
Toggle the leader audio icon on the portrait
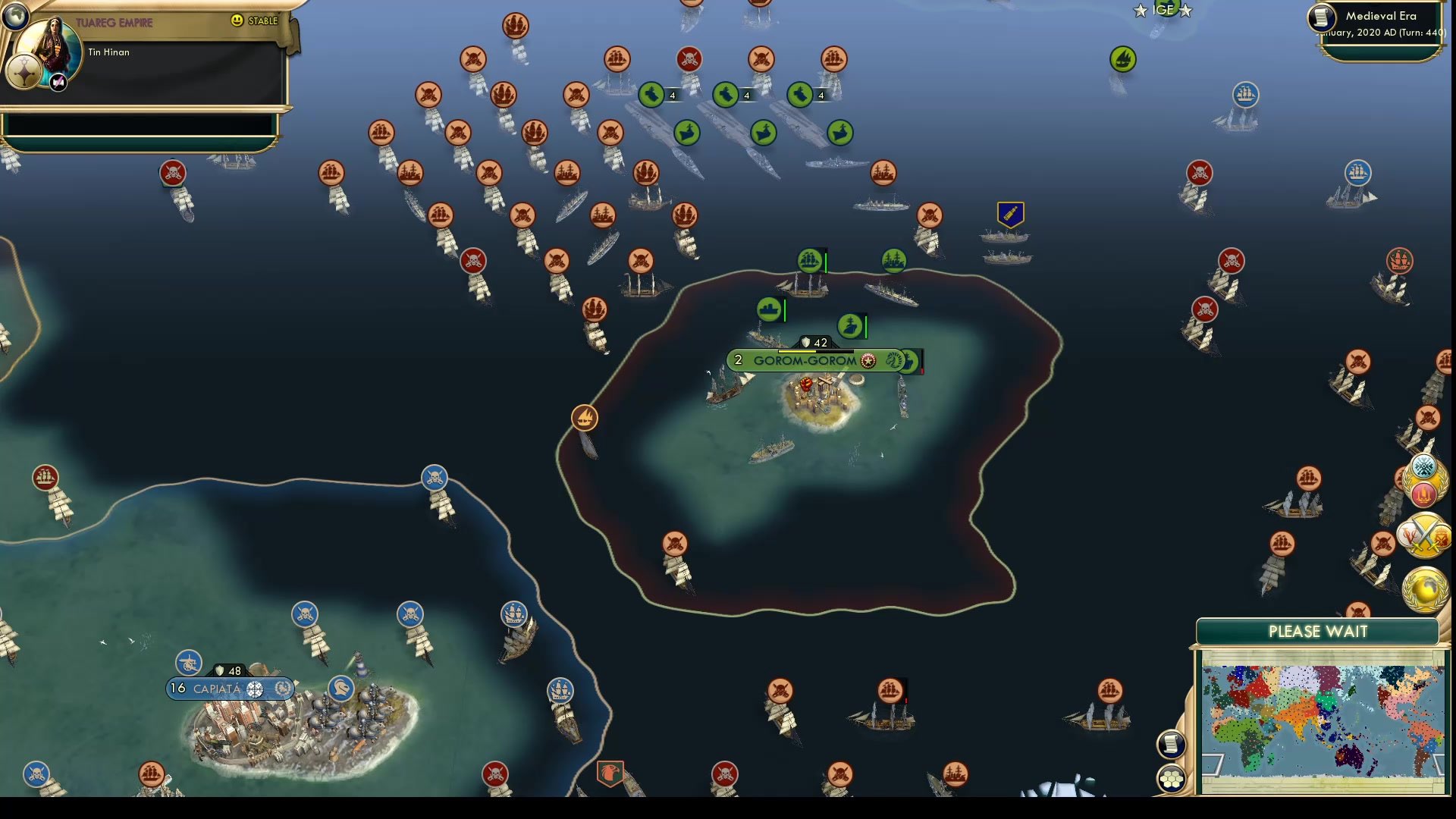[x=58, y=83]
